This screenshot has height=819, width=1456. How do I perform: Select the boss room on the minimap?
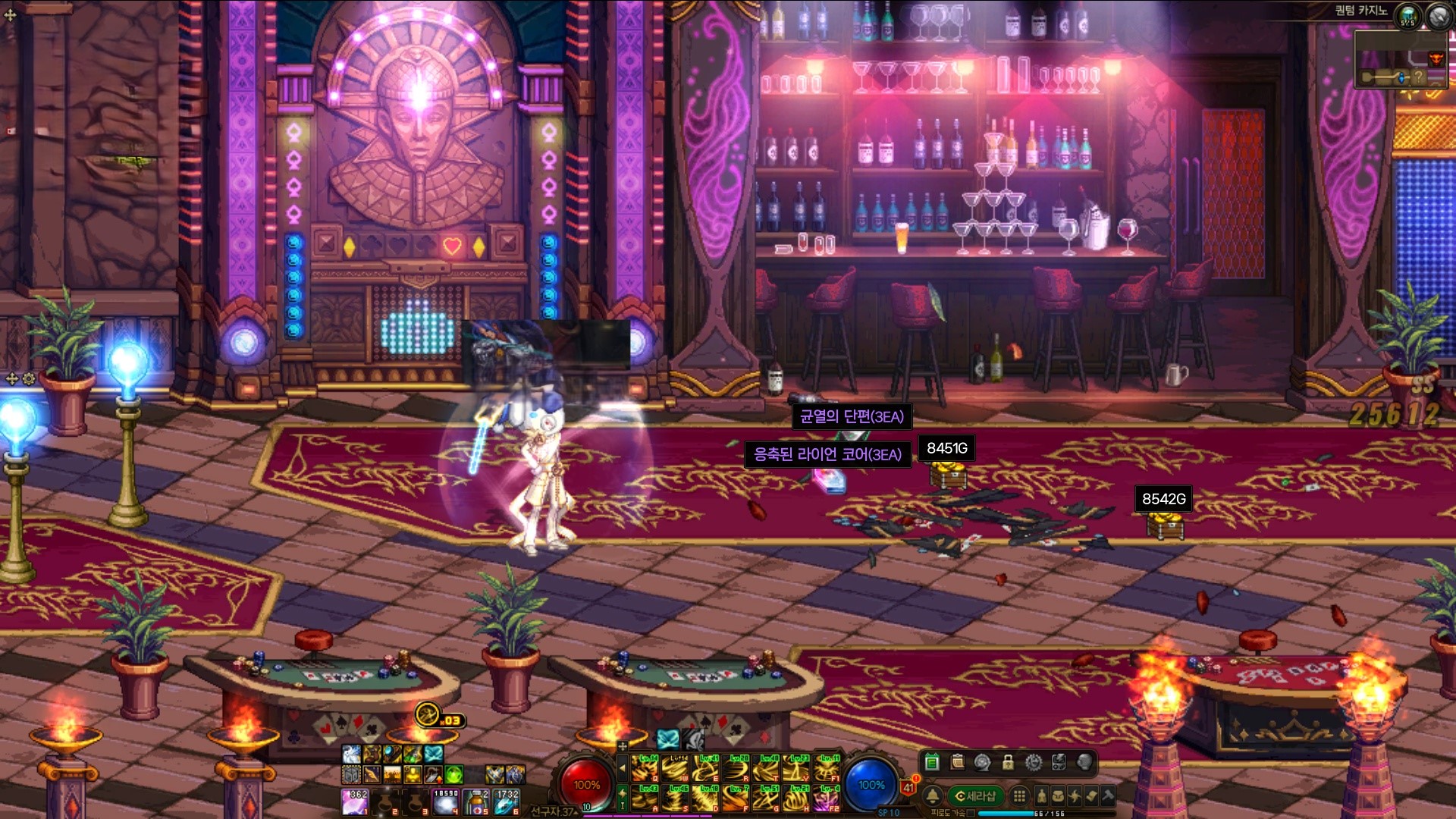[1436, 59]
